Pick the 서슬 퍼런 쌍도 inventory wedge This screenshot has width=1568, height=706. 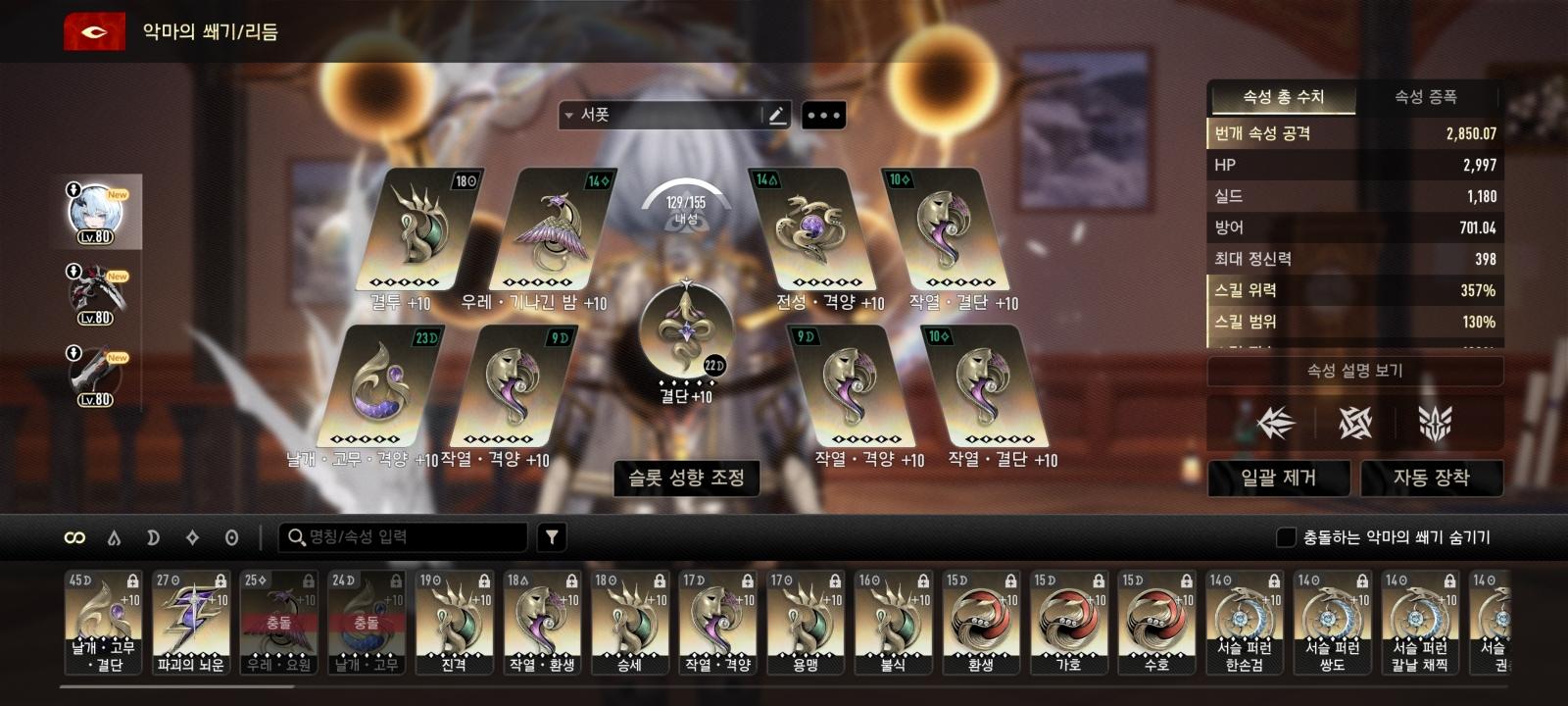point(1332,623)
